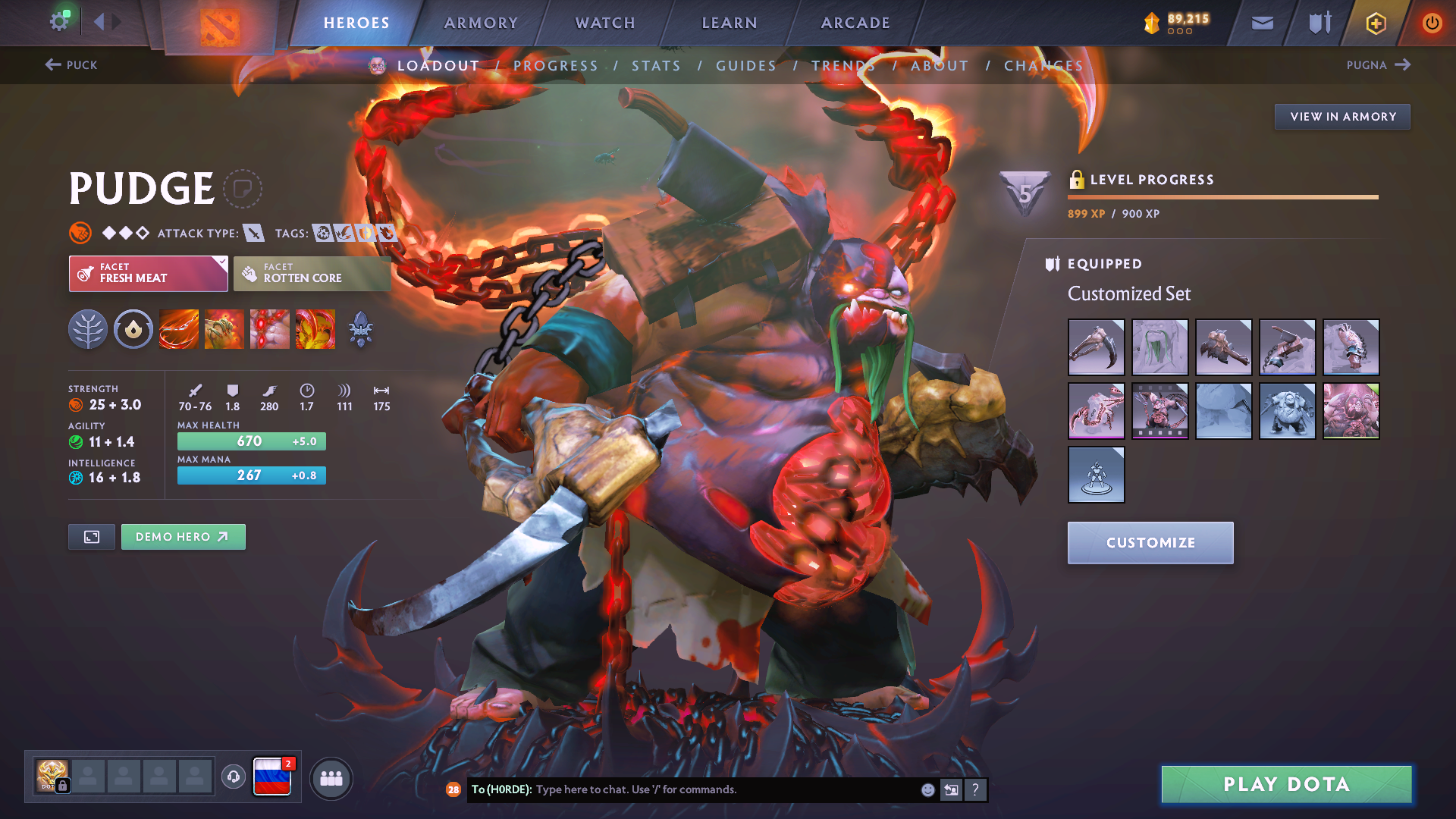Open the Armory tab
1456x819 pixels.
(x=481, y=23)
